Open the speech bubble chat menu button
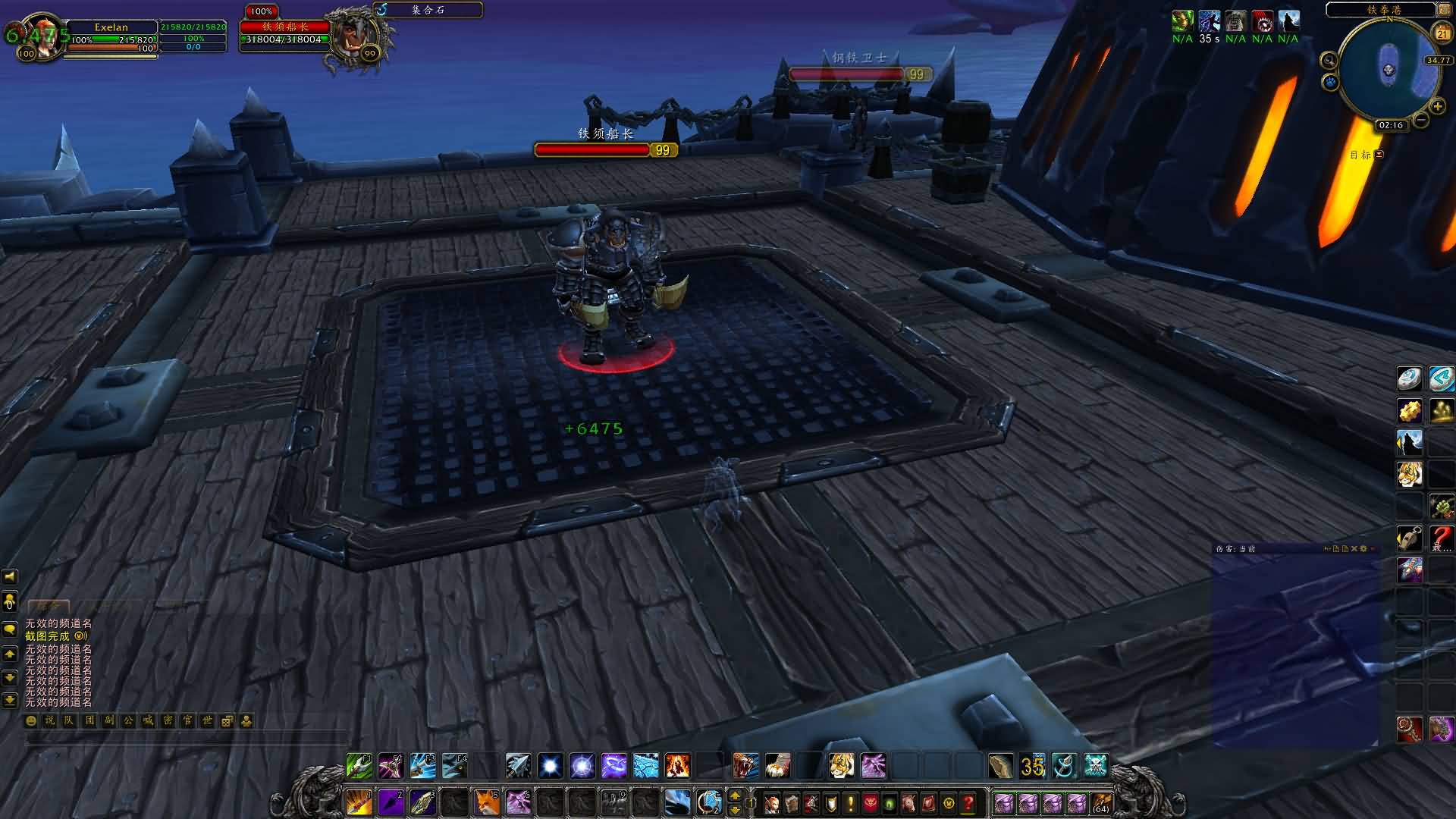This screenshot has height=819, width=1456. pos(10,629)
